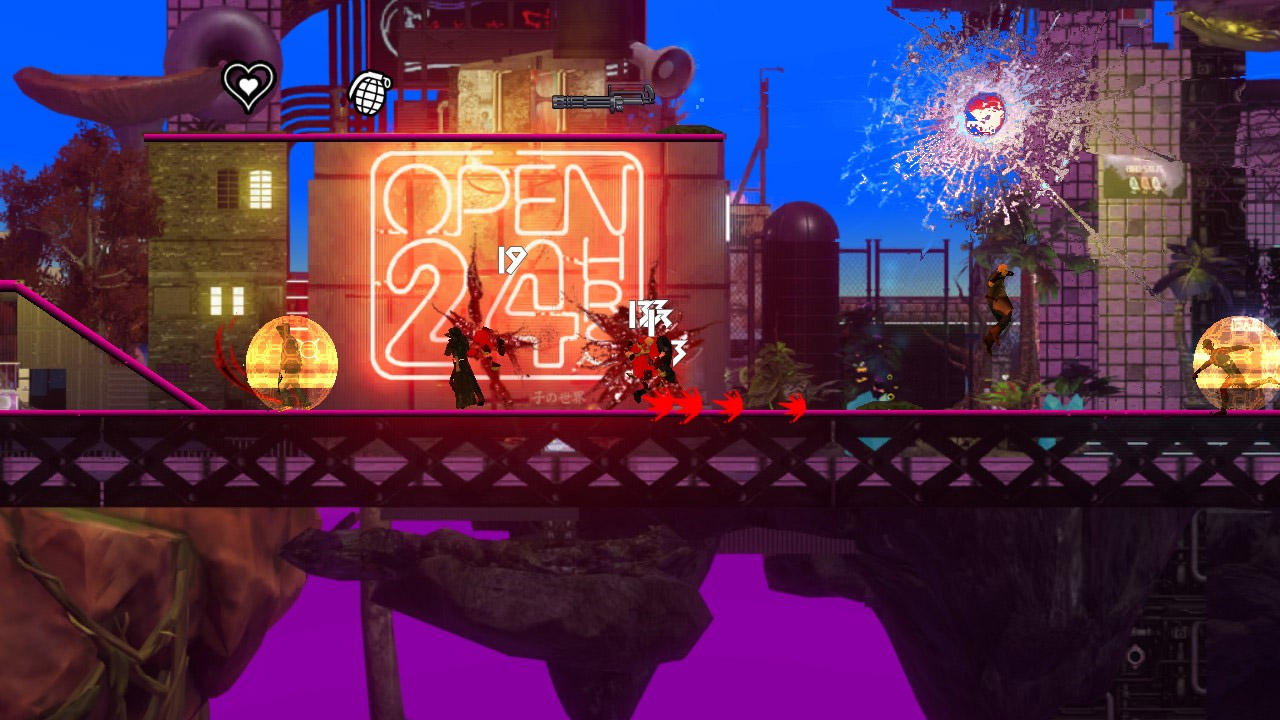Click the red enemy mid-bridge

point(646,360)
